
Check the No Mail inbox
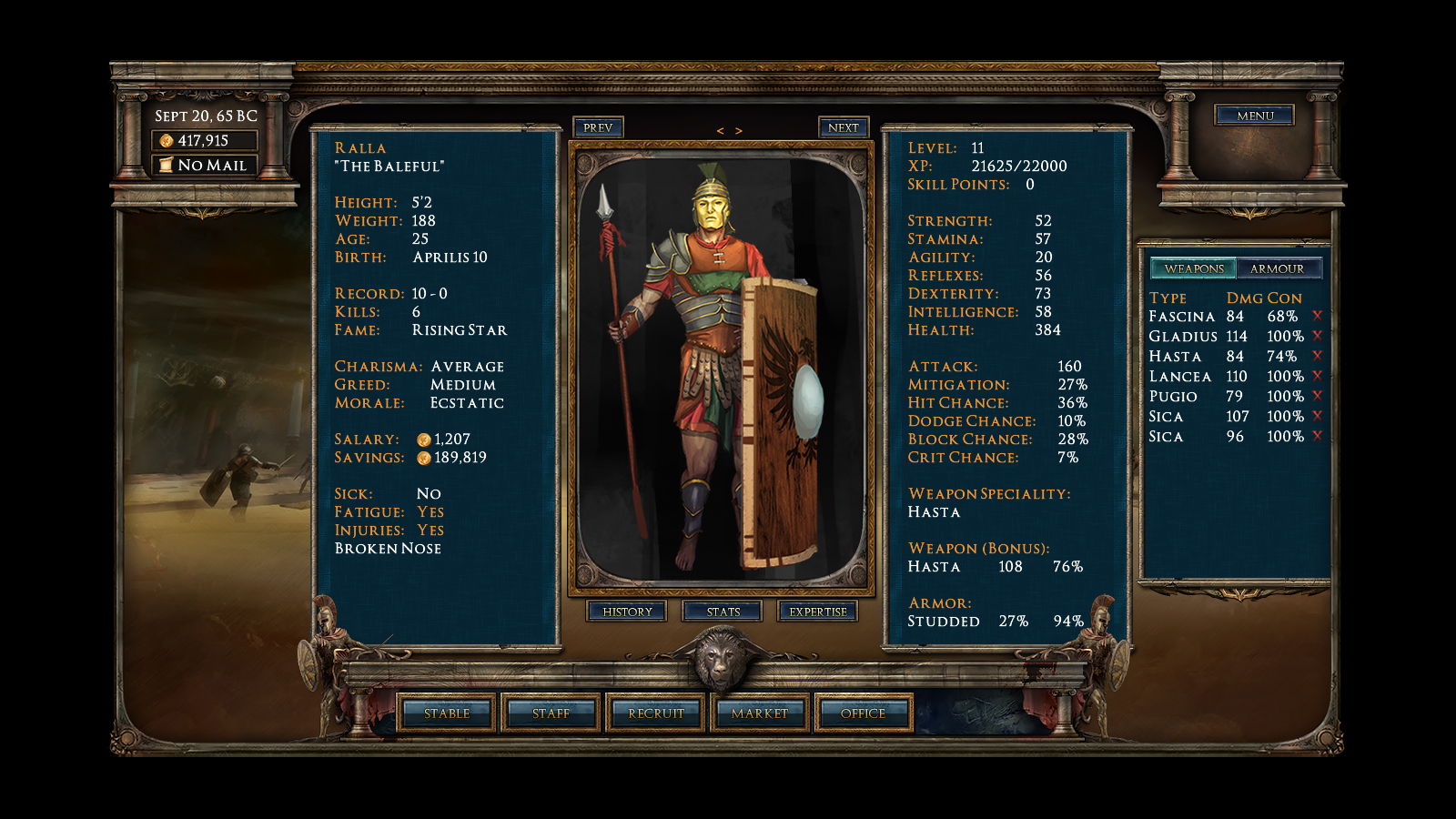205,166
